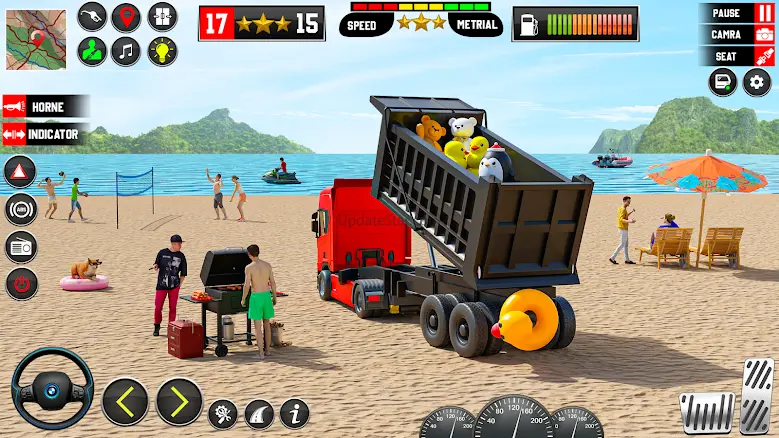The height and width of the screenshot is (438, 779).
Task: Tap the ABS button
Action: 21,209
